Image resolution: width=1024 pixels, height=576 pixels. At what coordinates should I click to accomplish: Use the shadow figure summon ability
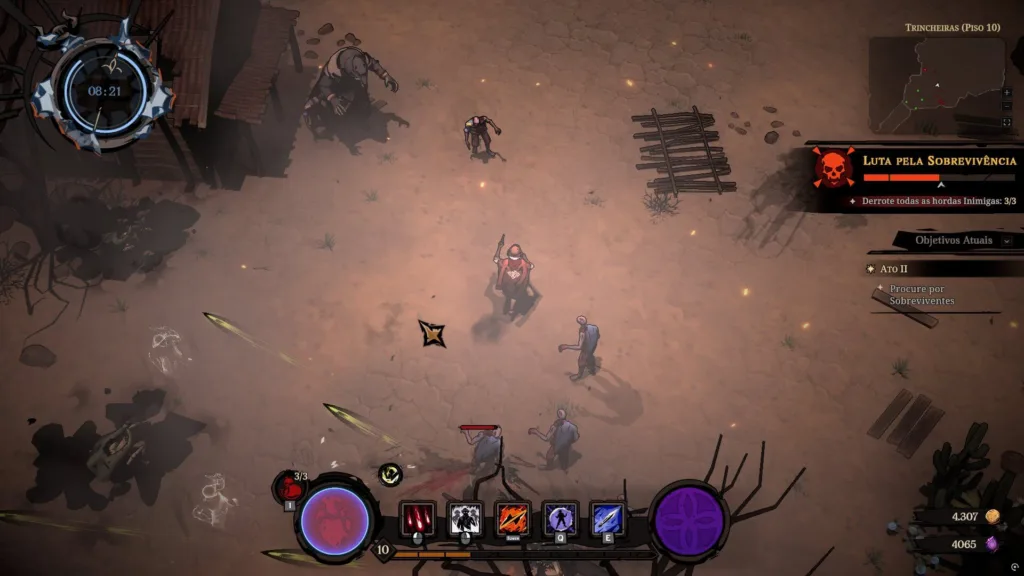click(x=465, y=519)
